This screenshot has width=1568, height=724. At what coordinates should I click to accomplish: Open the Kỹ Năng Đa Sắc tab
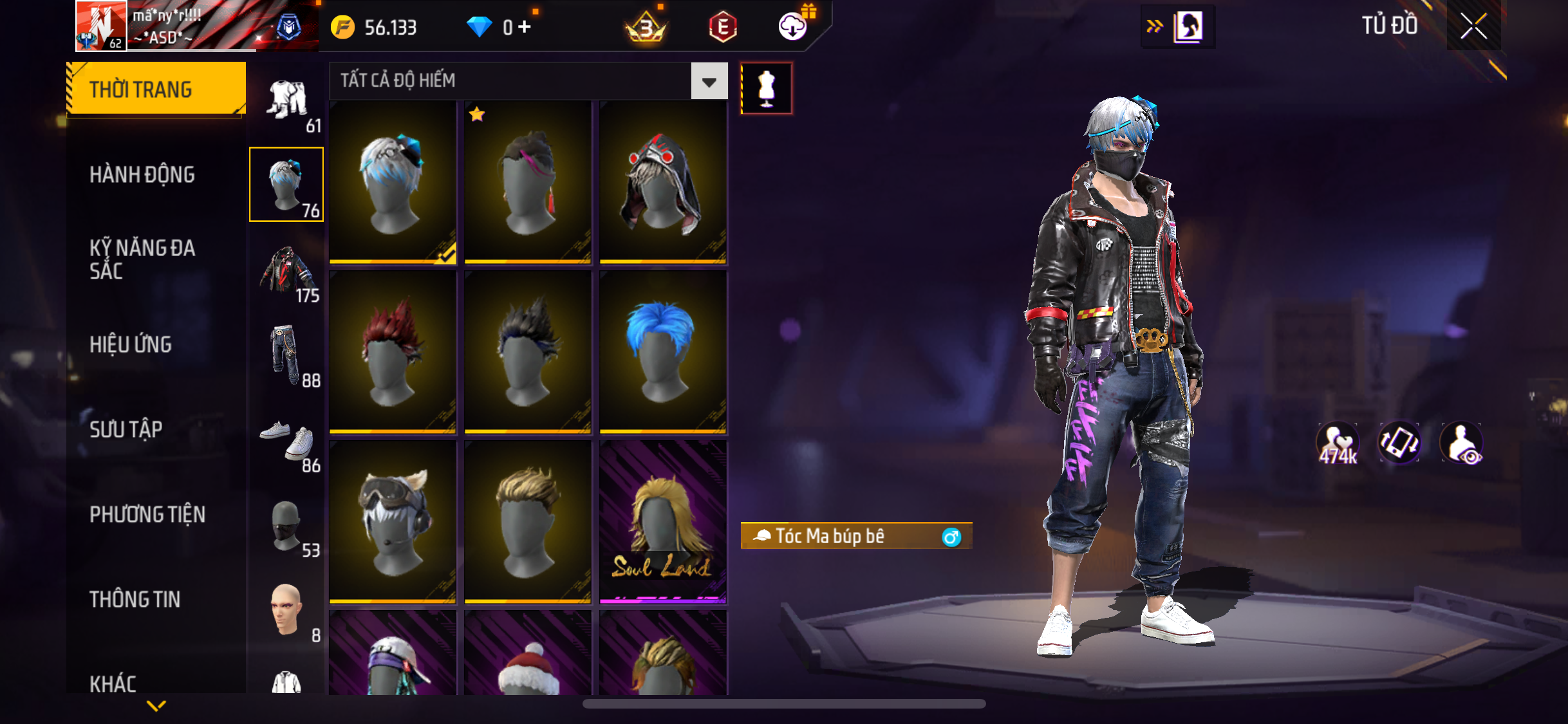point(142,259)
